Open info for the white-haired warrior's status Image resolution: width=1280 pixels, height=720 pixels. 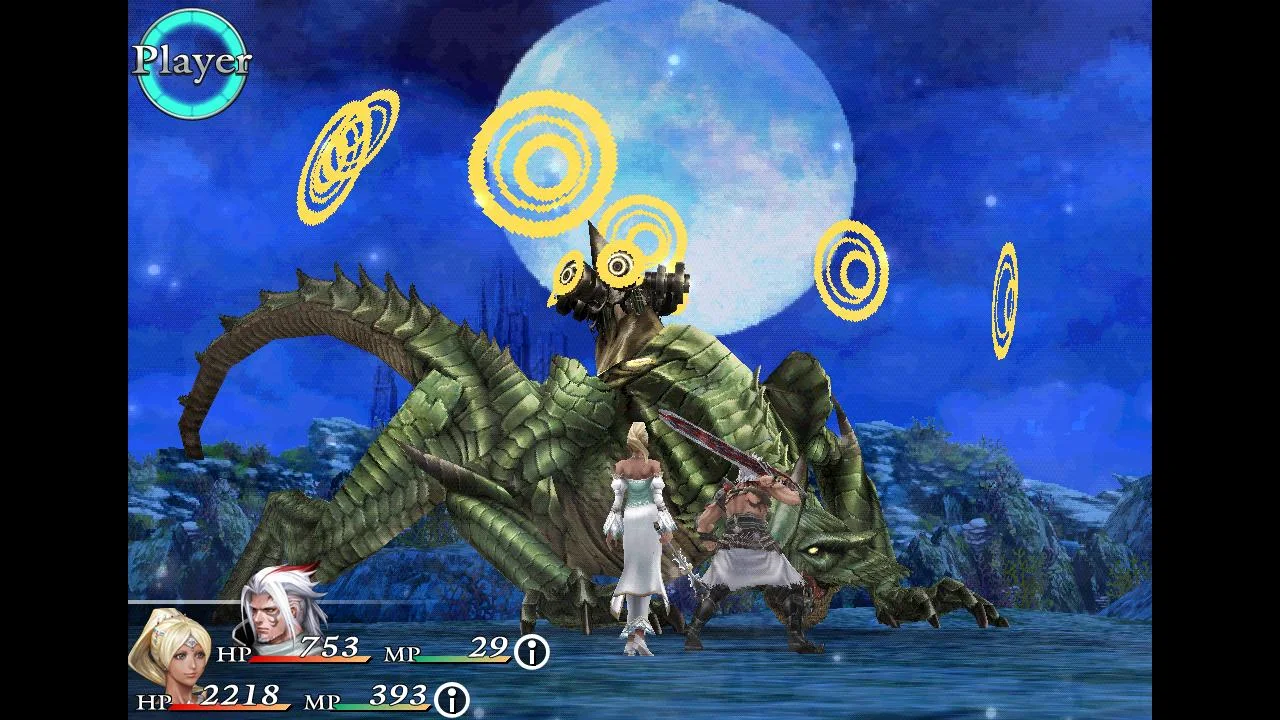point(532,652)
